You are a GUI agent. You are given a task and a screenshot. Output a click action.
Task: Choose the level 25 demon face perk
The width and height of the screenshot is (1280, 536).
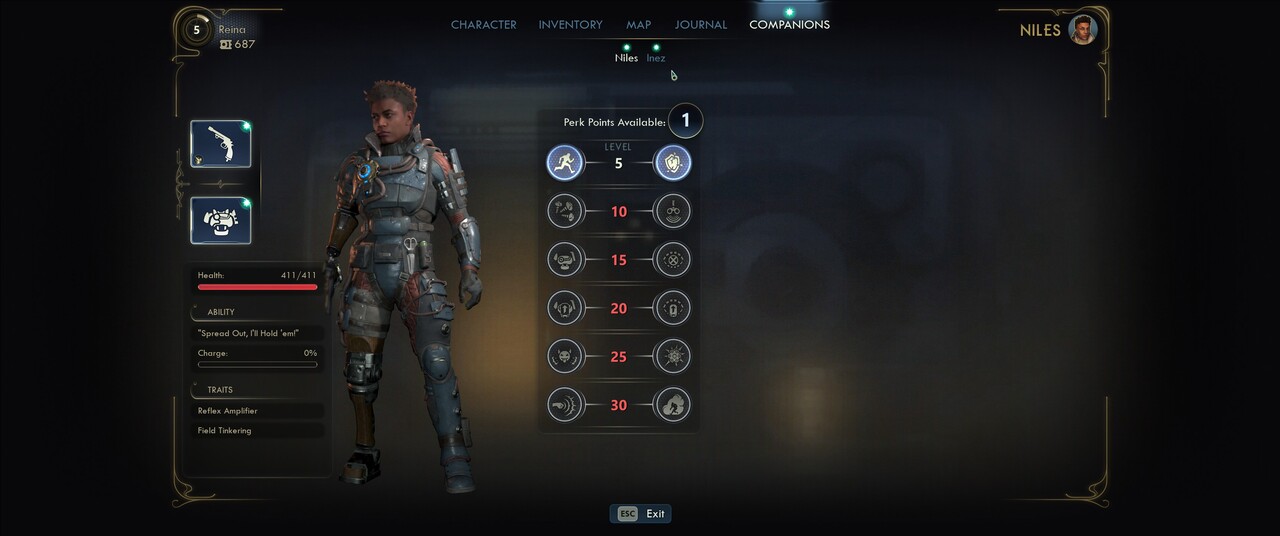click(565, 356)
